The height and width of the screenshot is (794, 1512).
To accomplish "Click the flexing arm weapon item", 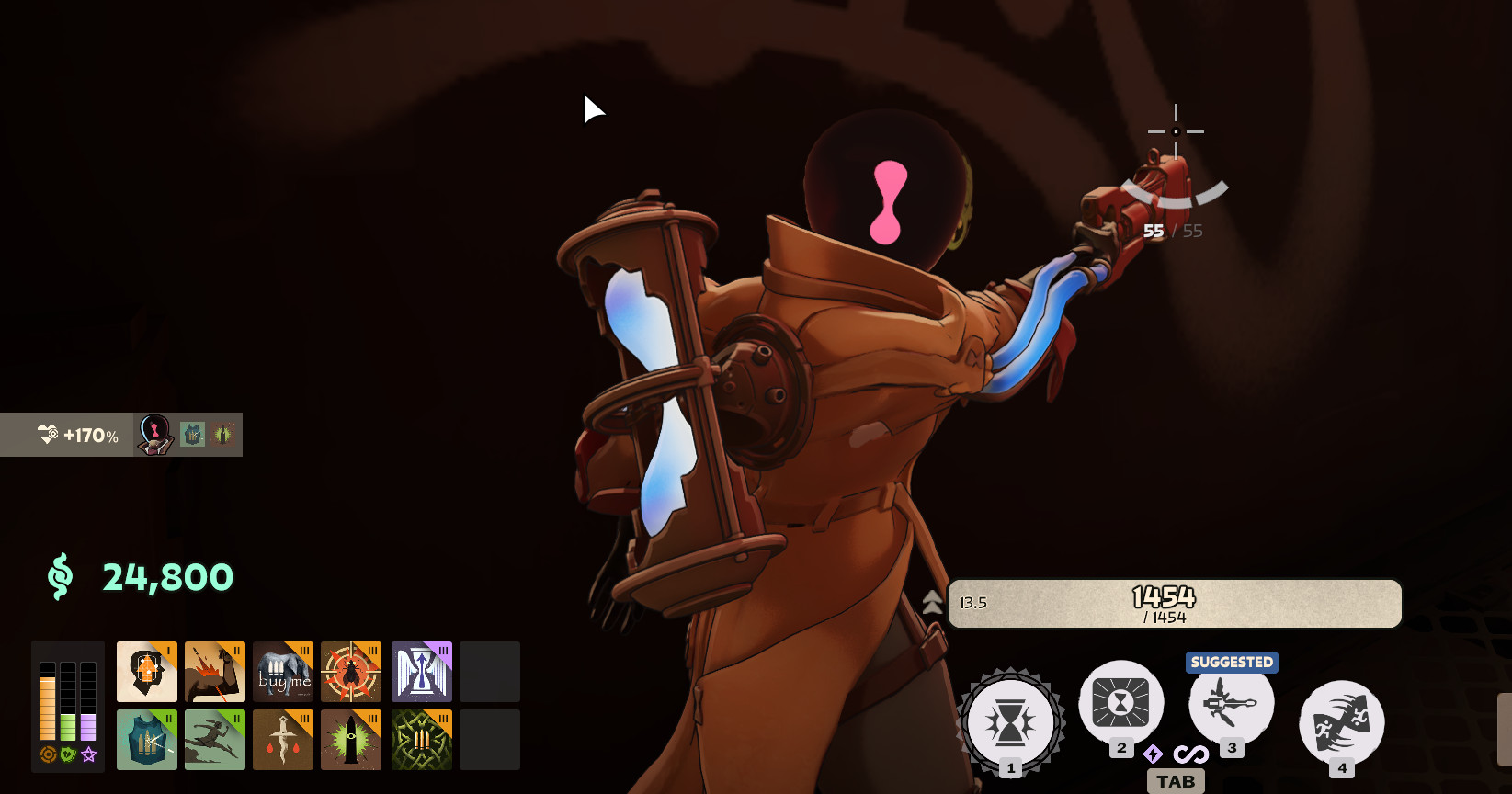I will tap(215, 672).
